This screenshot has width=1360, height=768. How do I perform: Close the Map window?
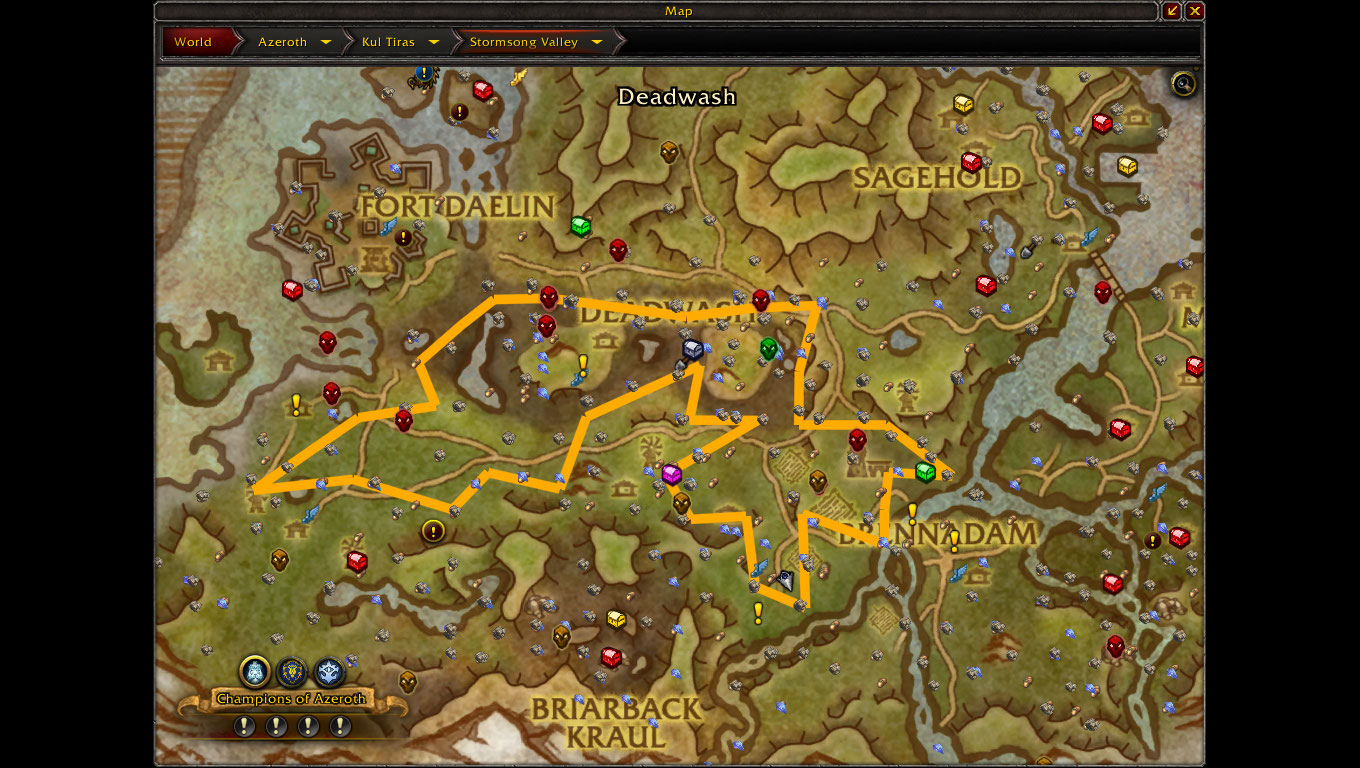point(1195,11)
